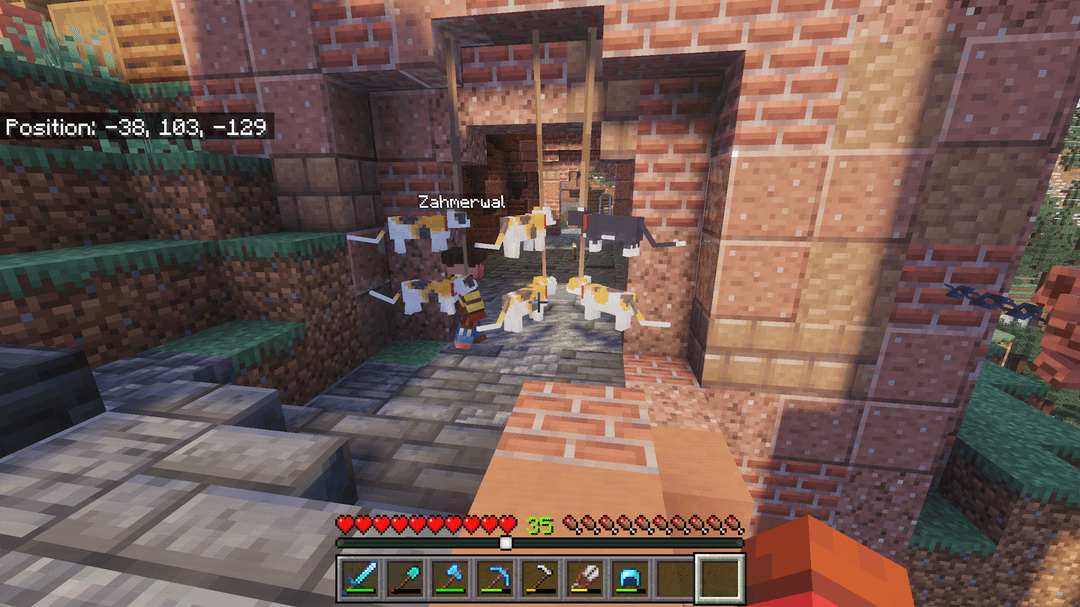
Task: Pick the shears hotbar slot
Action: pyautogui.click(x=584, y=577)
